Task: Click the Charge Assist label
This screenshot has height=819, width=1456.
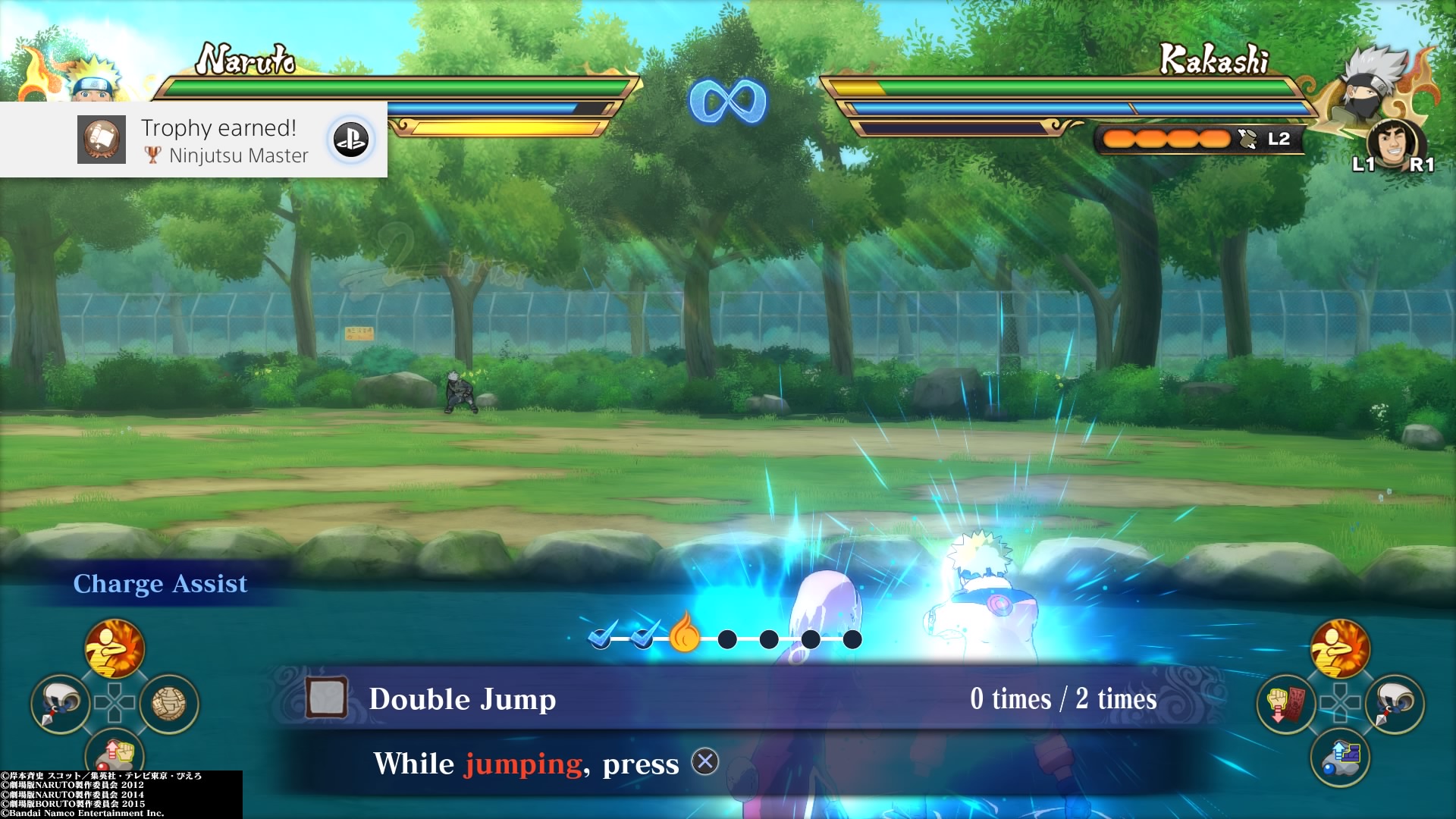Action: pyautogui.click(x=160, y=583)
